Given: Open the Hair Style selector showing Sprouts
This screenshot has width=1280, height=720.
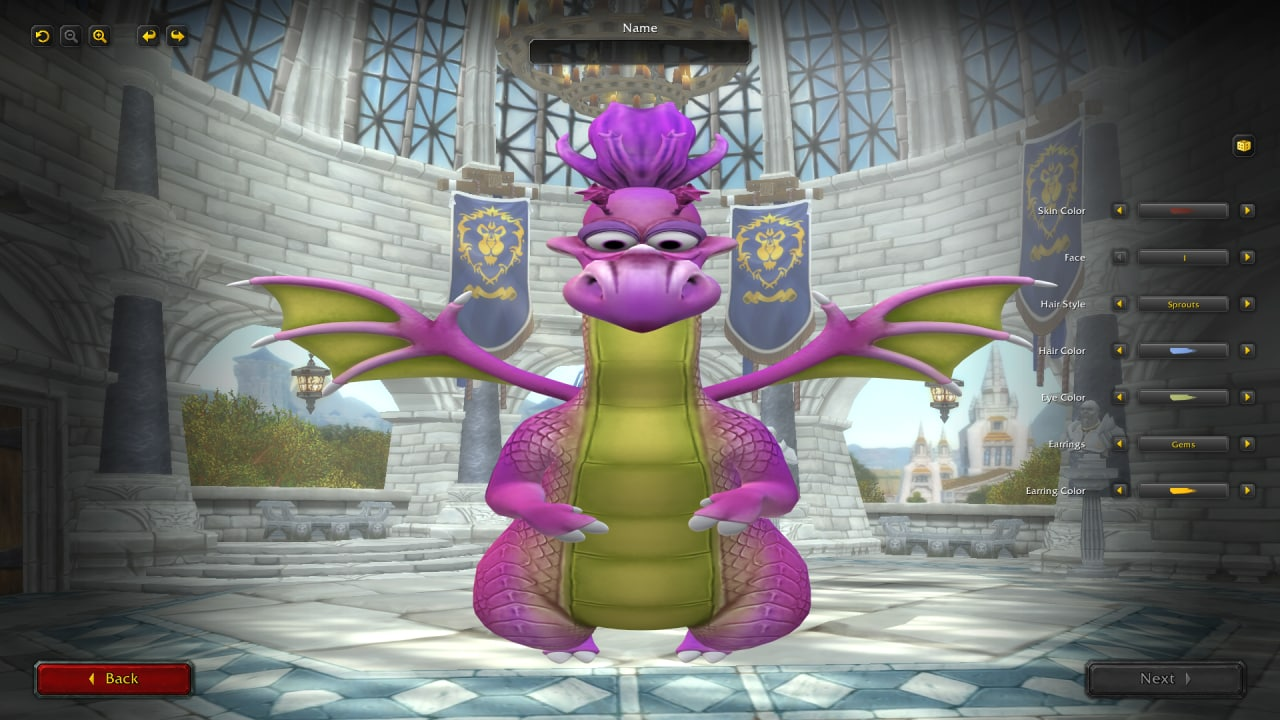Looking at the screenshot, I should pyautogui.click(x=1183, y=304).
